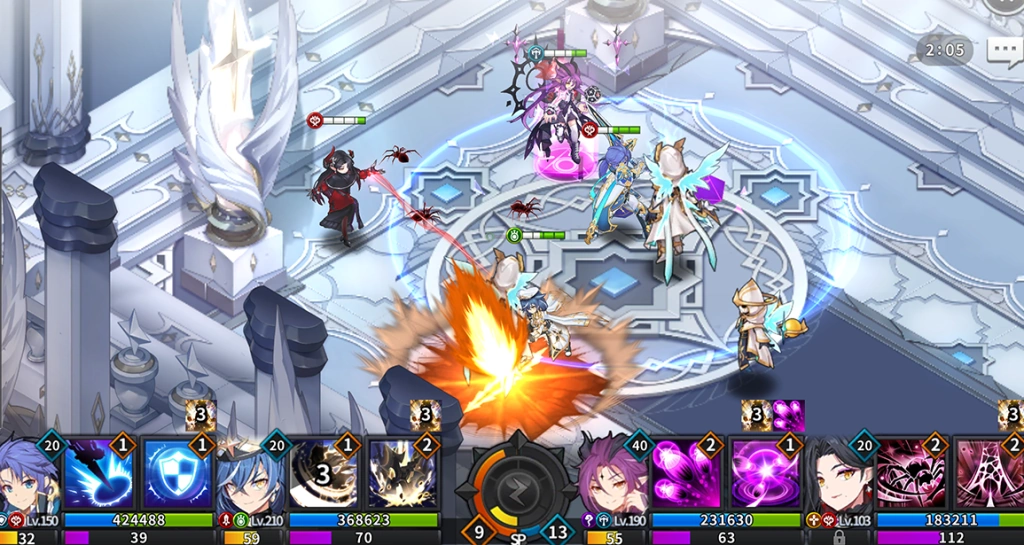
Task: Activate the crimson spider skill
Action: coord(912,474)
